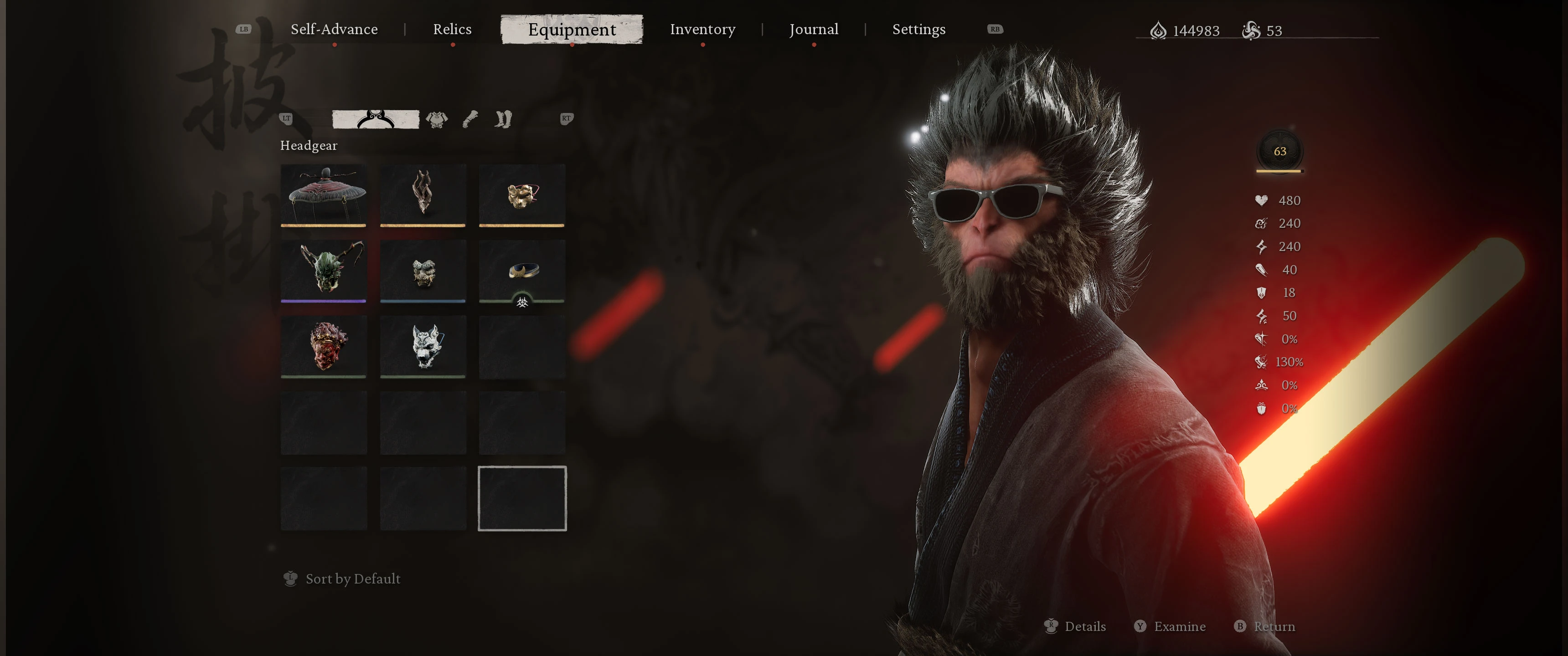Select the Equipment tab
Viewport: 1568px width, 656px height.
click(x=571, y=29)
